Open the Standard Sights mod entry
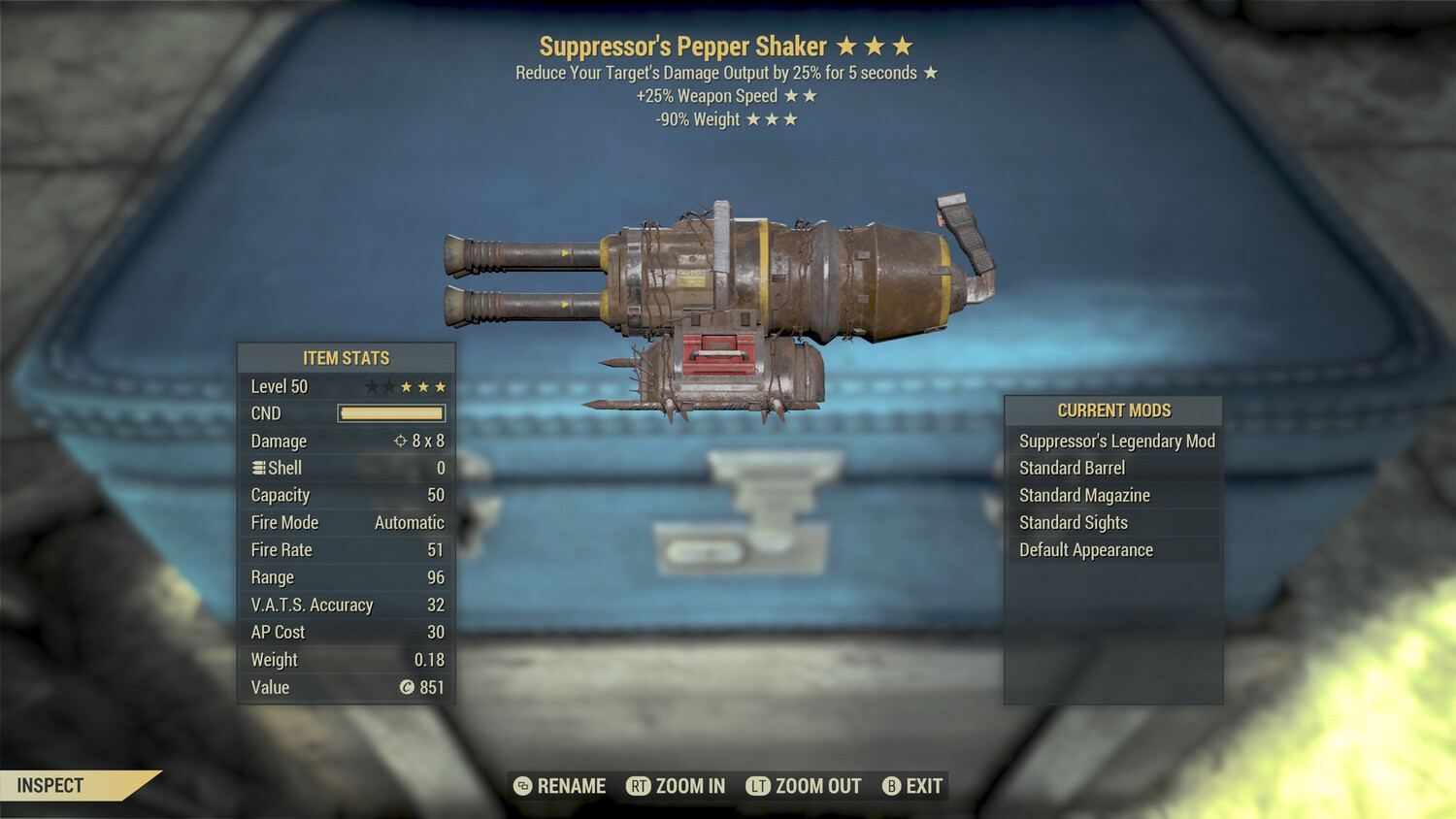This screenshot has height=819, width=1456. pyautogui.click(x=1073, y=522)
